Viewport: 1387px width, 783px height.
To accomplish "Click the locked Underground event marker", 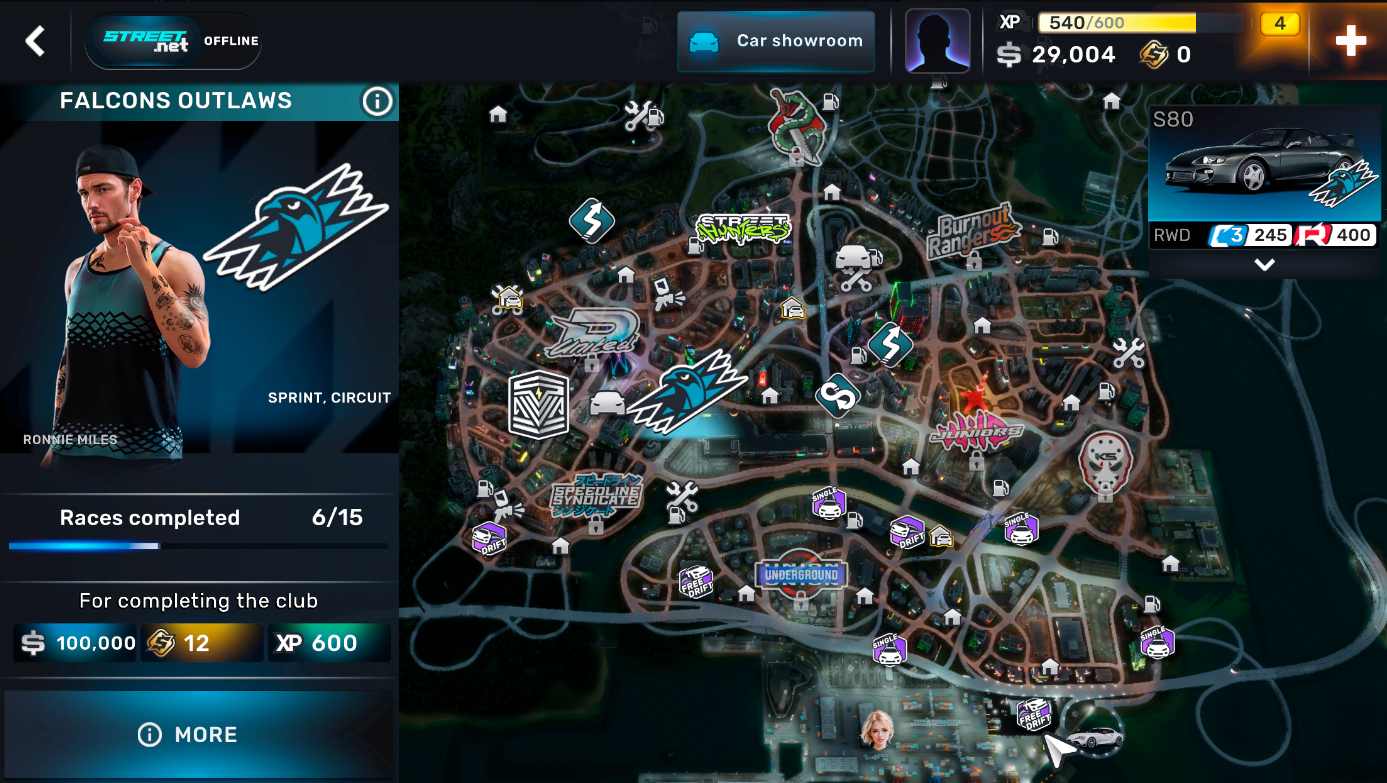I will pyautogui.click(x=801, y=575).
